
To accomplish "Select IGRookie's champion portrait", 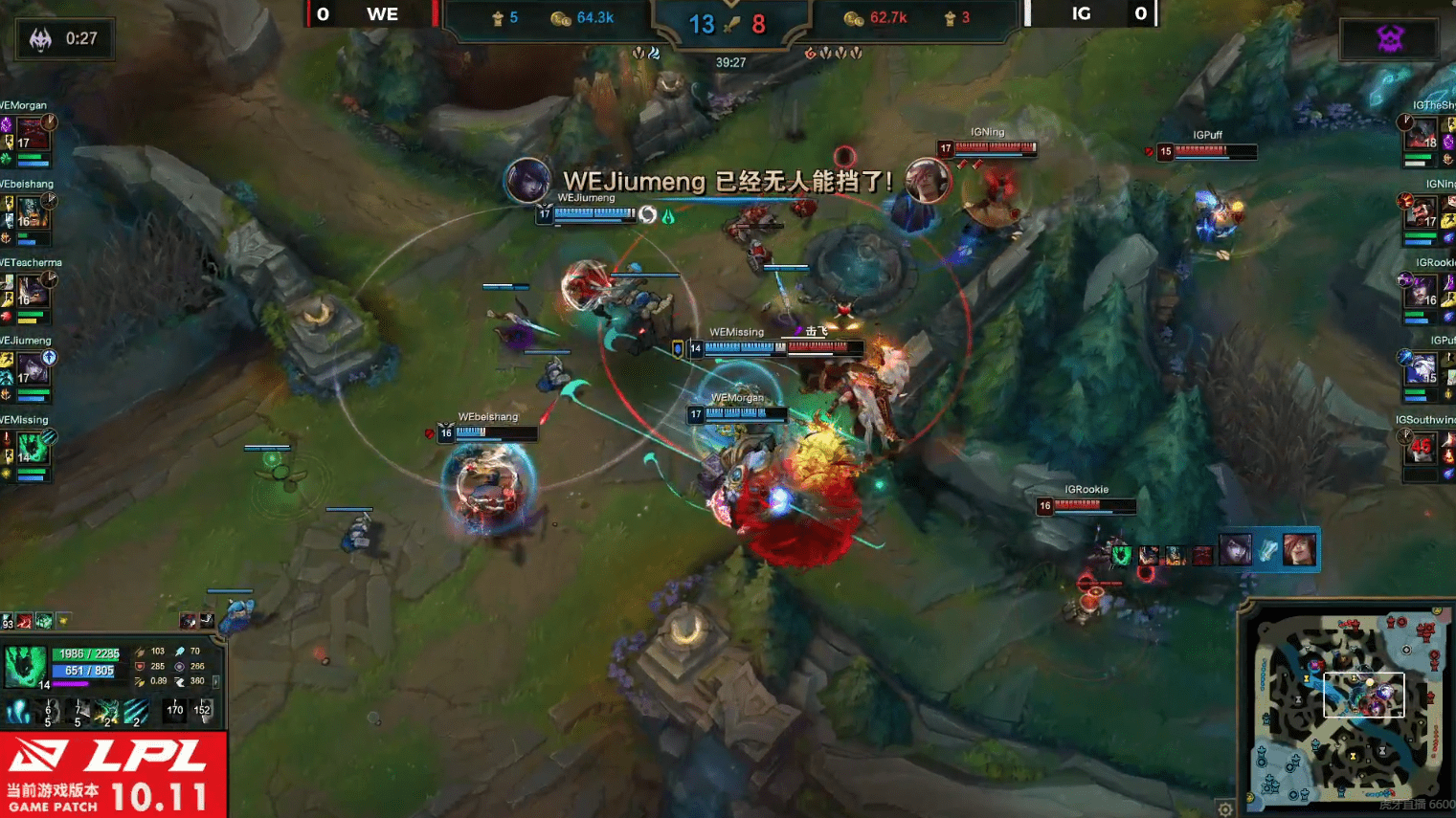I will point(1422,289).
